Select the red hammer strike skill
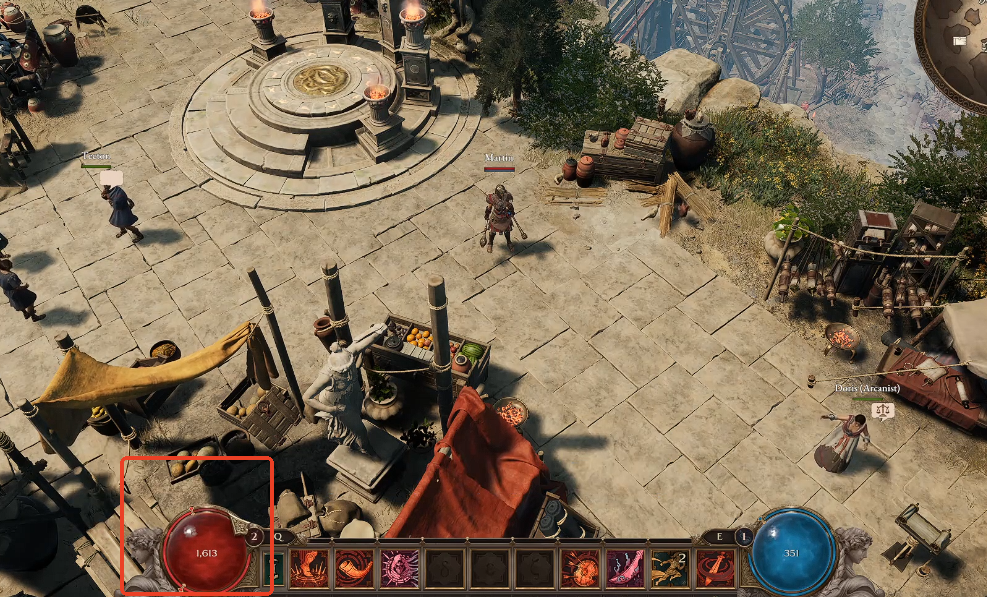The height and width of the screenshot is (597, 987). click(x=715, y=568)
